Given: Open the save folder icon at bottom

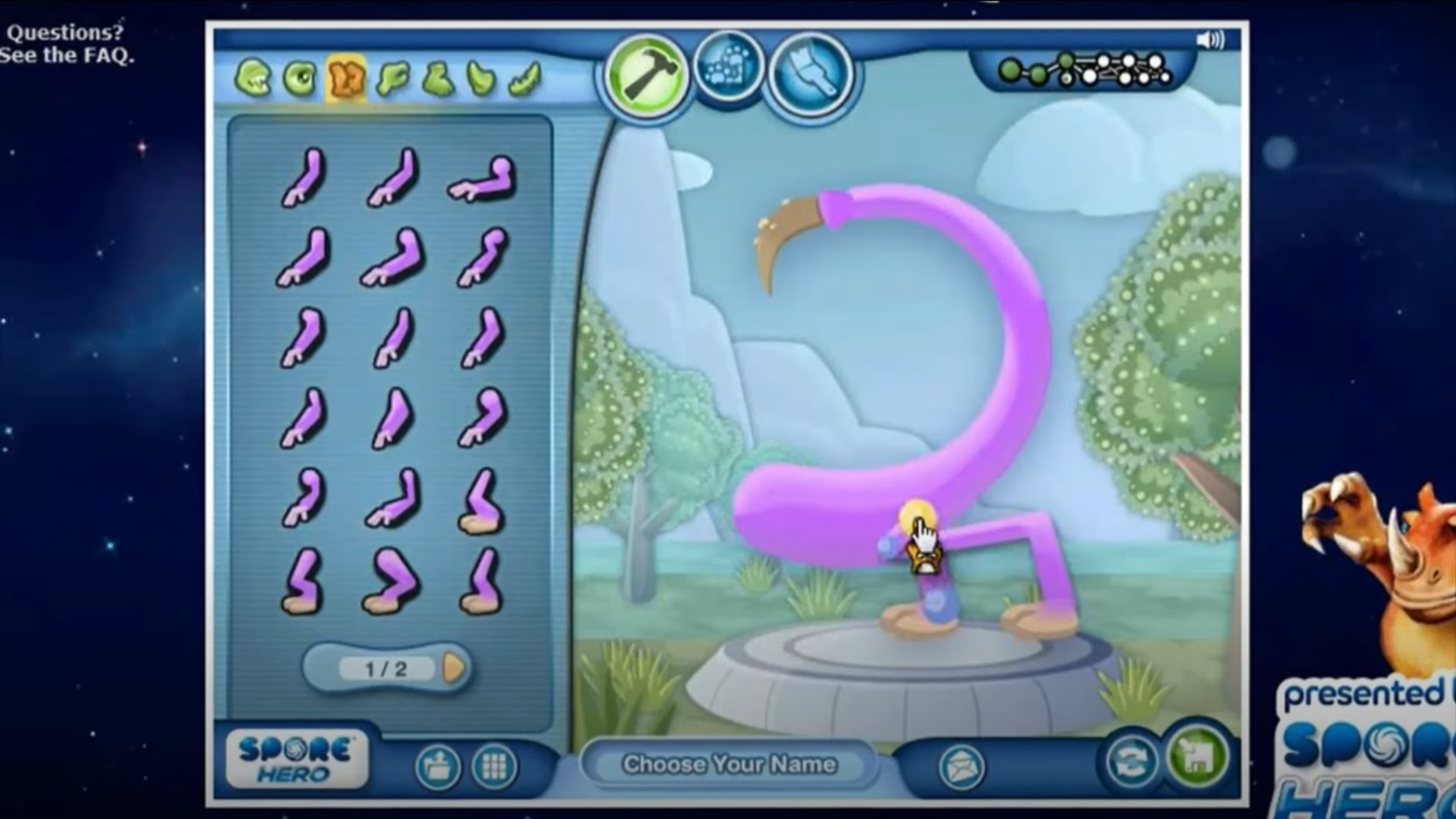Looking at the screenshot, I should (x=438, y=766).
